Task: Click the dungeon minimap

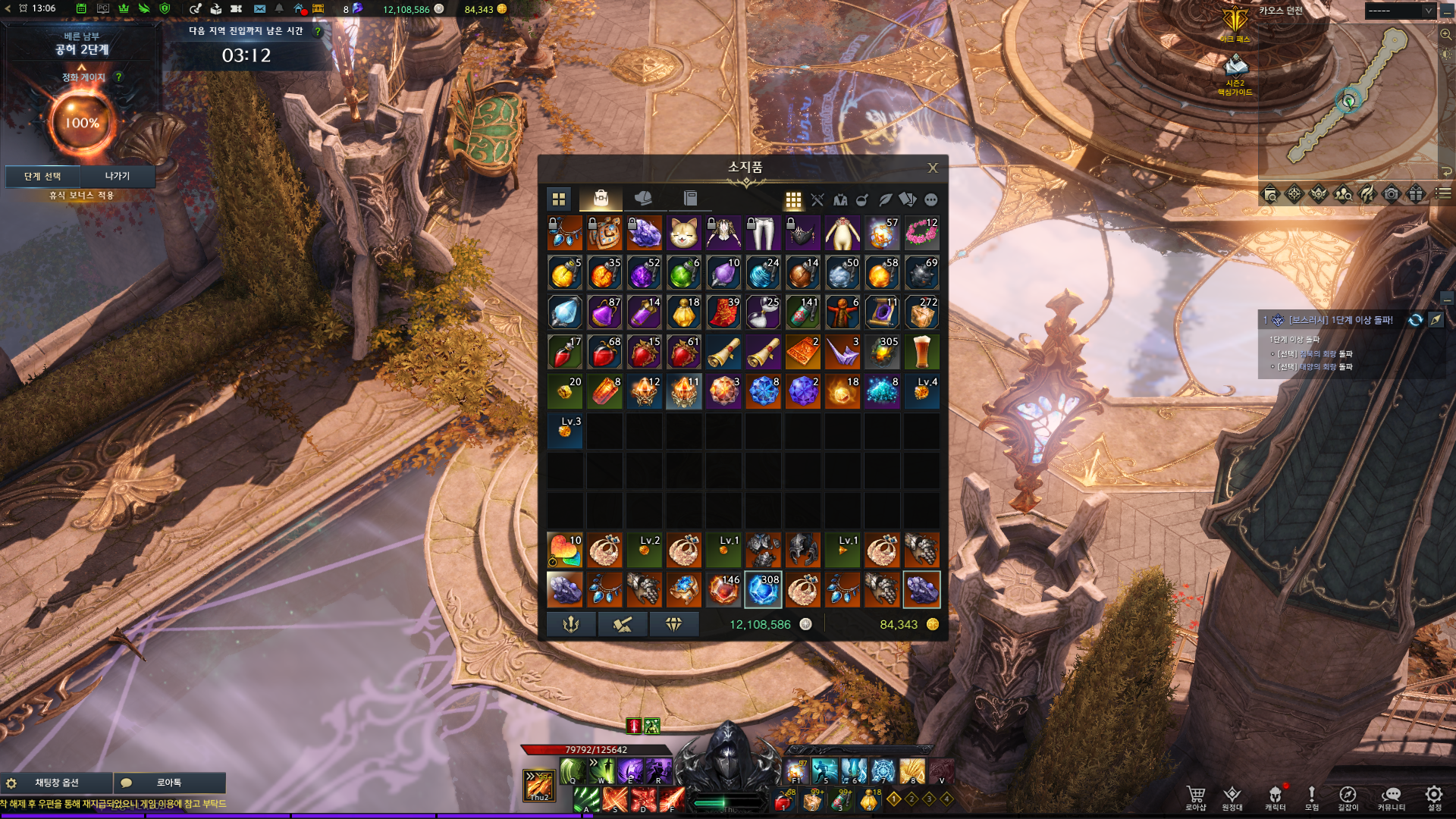Action: (1348, 99)
